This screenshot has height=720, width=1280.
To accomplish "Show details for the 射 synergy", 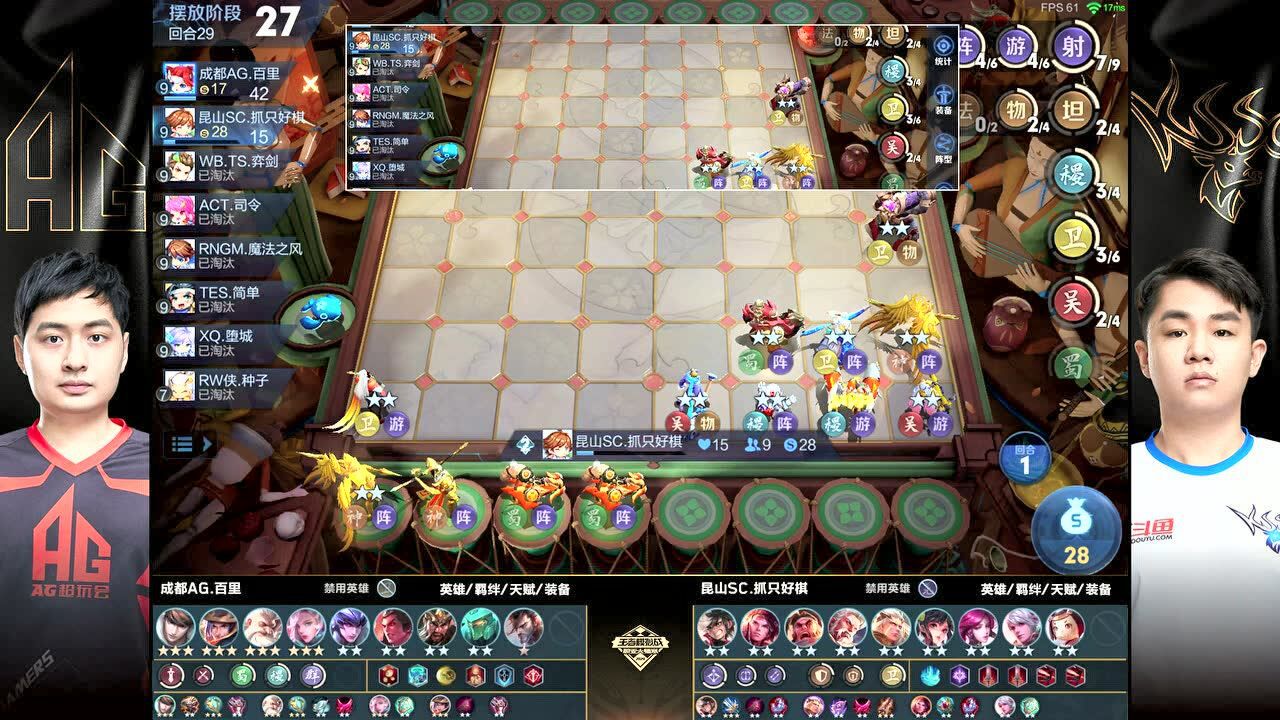I will tap(1071, 46).
